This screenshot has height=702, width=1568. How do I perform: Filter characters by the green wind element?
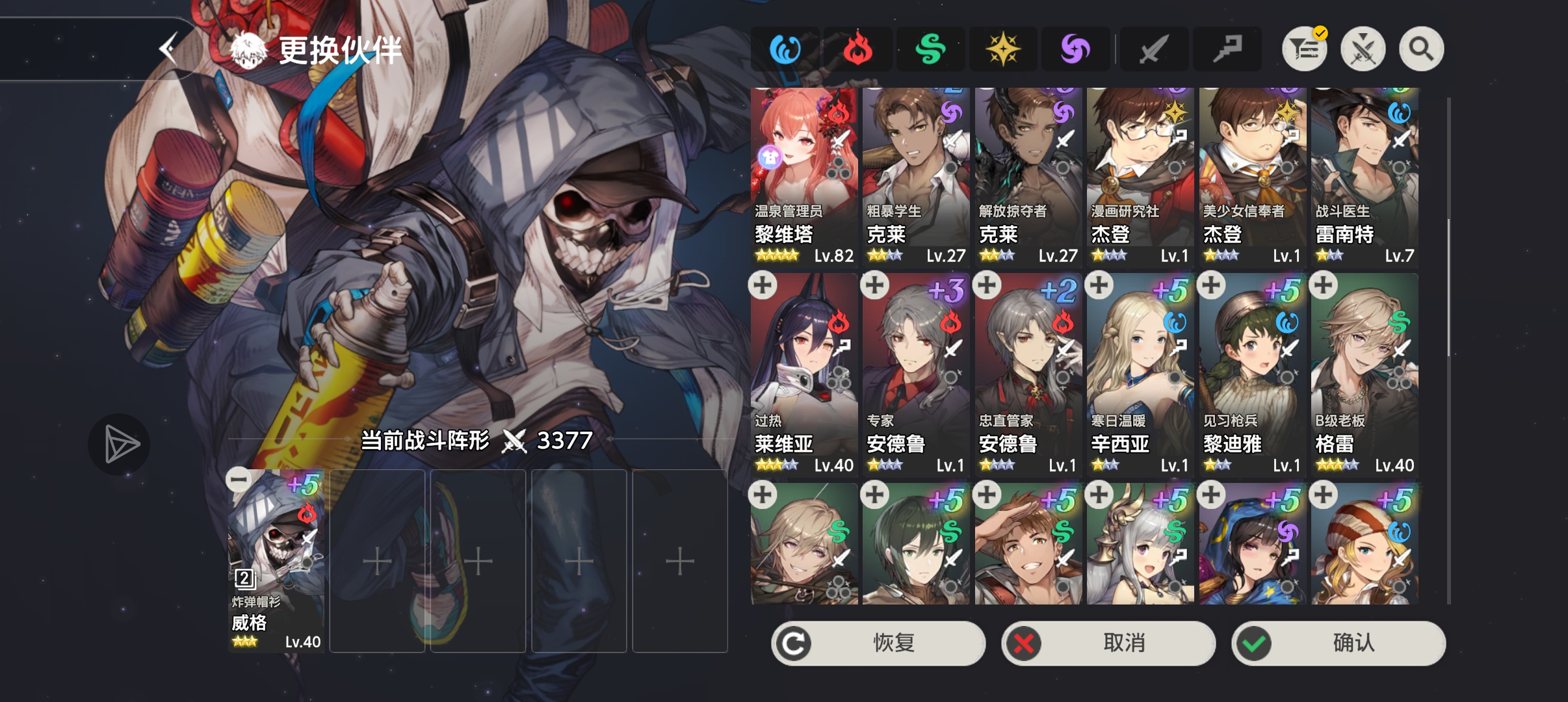(x=932, y=48)
